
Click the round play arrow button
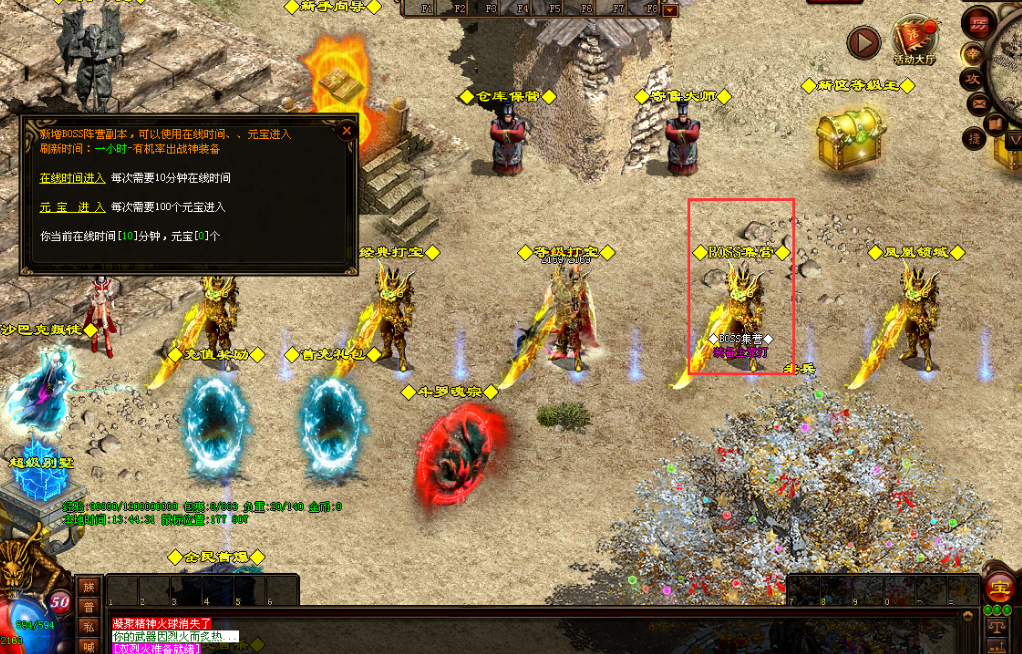(863, 42)
